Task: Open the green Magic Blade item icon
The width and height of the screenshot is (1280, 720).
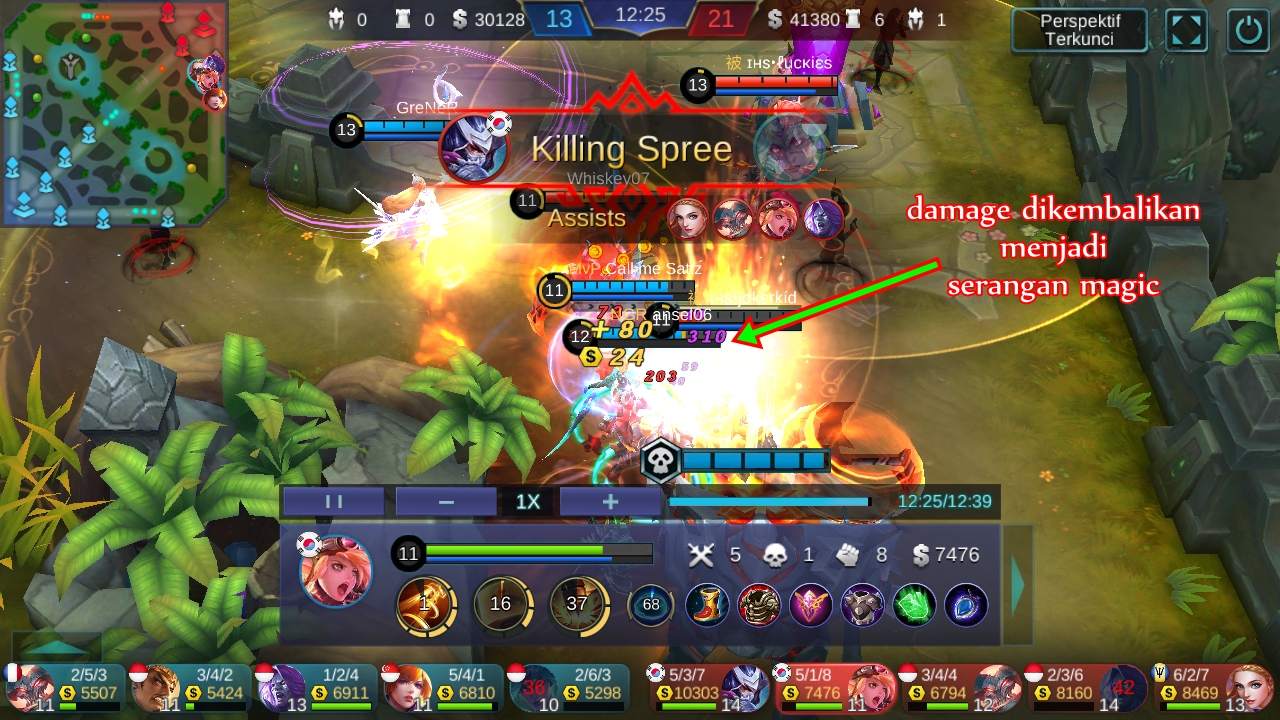Action: coord(912,606)
